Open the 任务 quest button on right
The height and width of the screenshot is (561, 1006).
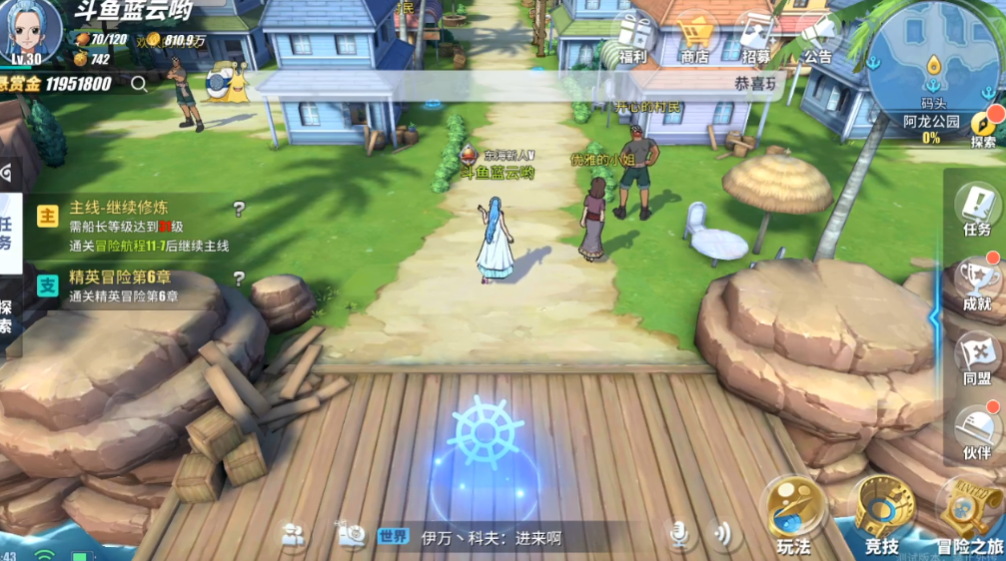(976, 208)
